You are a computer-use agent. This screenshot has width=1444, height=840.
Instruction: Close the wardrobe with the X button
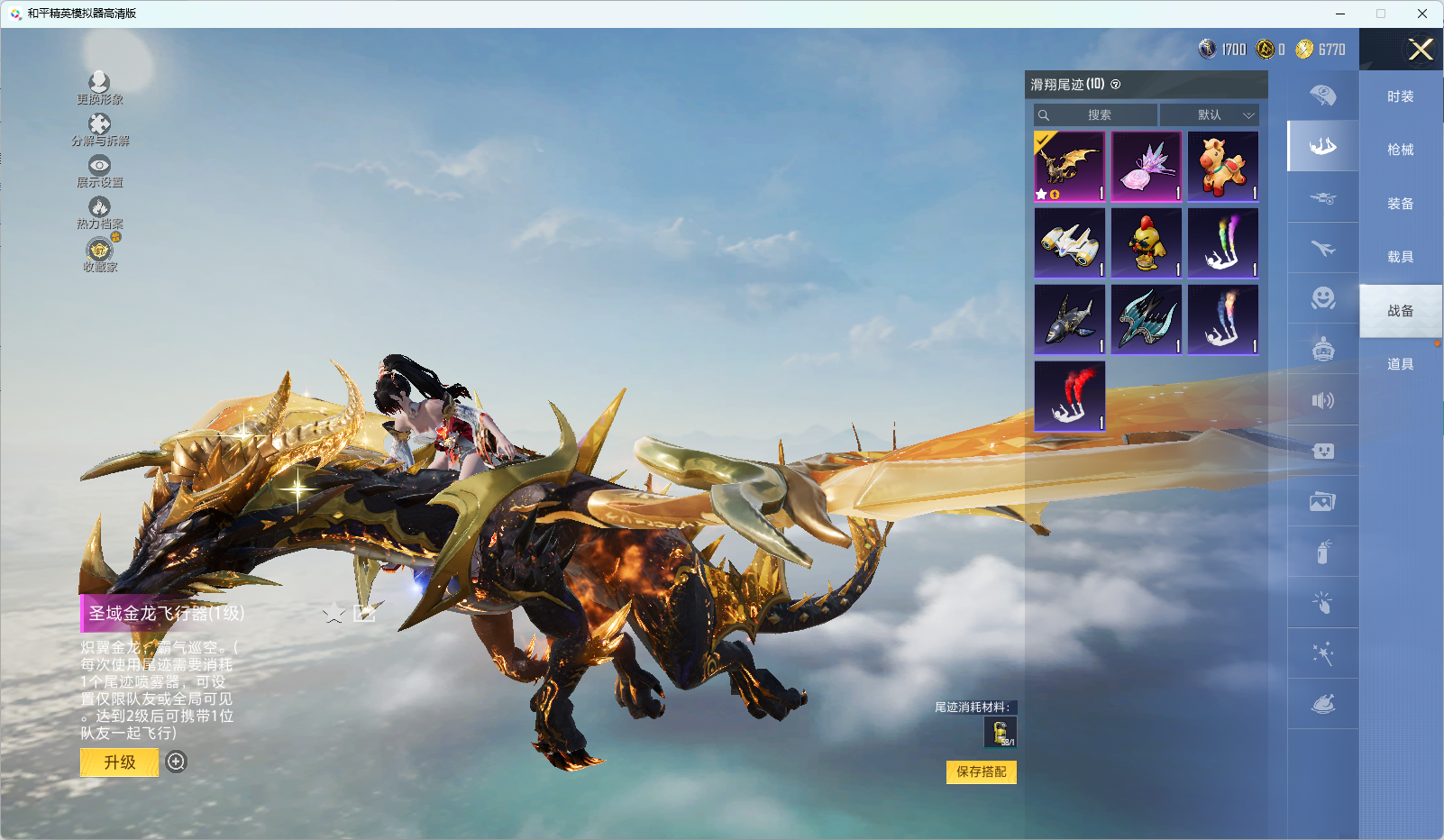[1421, 50]
